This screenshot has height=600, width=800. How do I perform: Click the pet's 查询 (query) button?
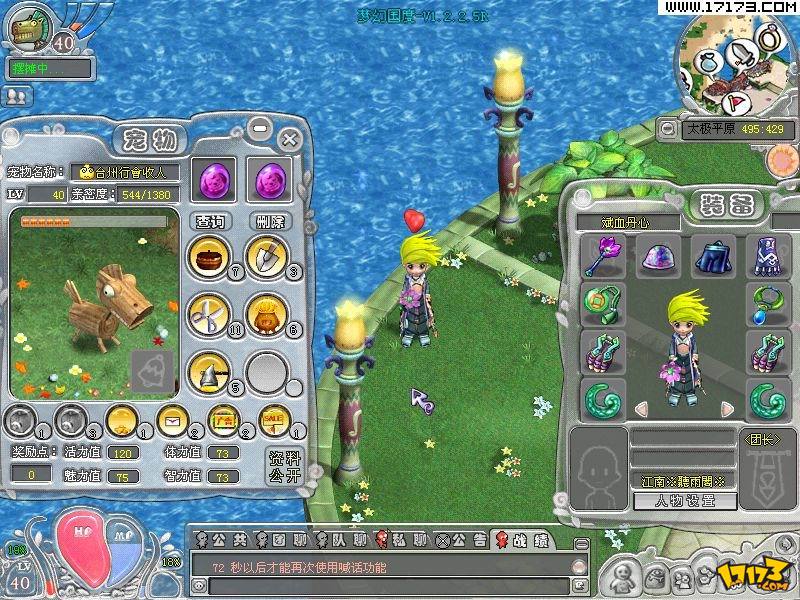point(210,221)
